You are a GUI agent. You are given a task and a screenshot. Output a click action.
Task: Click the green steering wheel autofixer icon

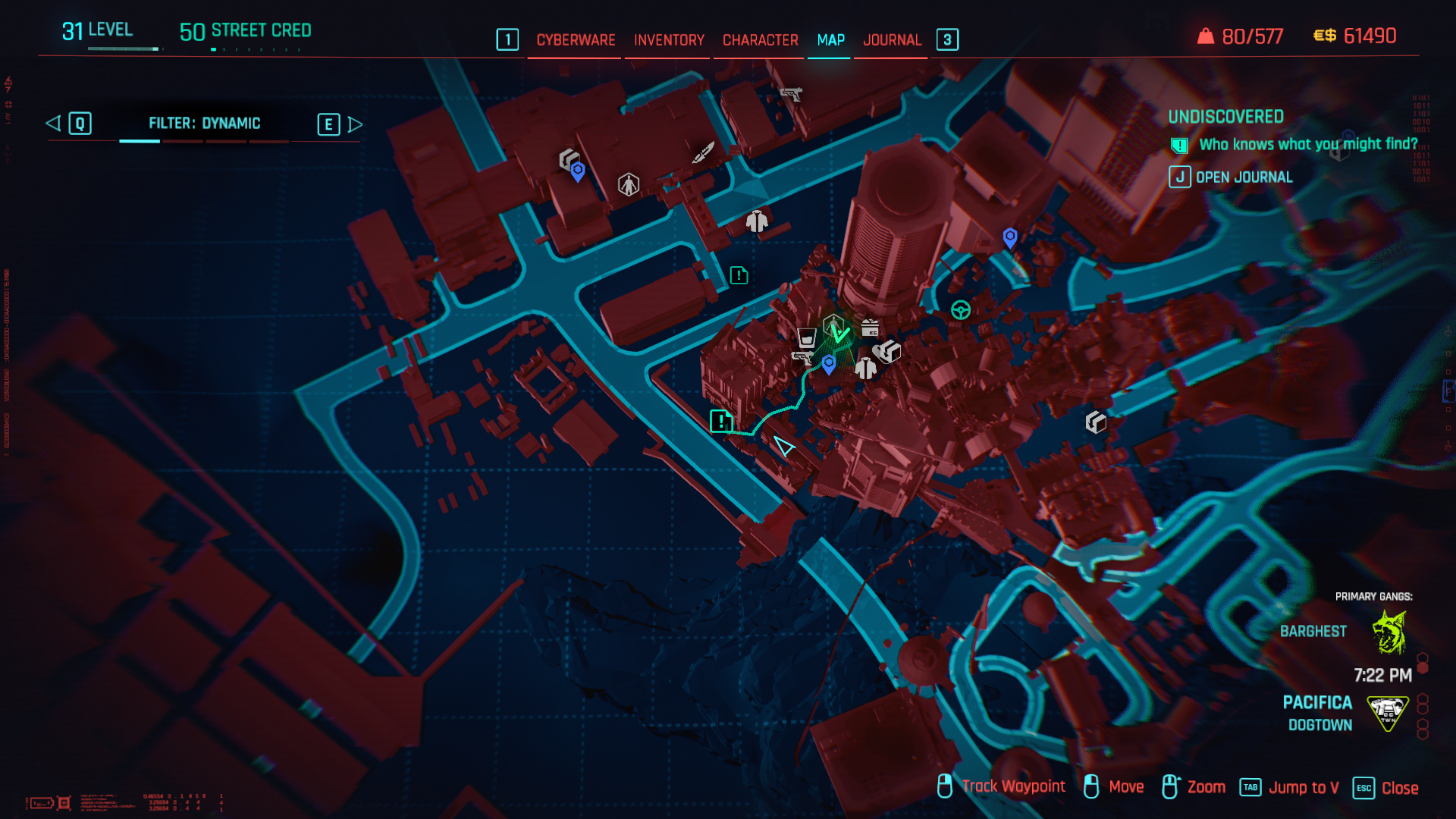960,309
